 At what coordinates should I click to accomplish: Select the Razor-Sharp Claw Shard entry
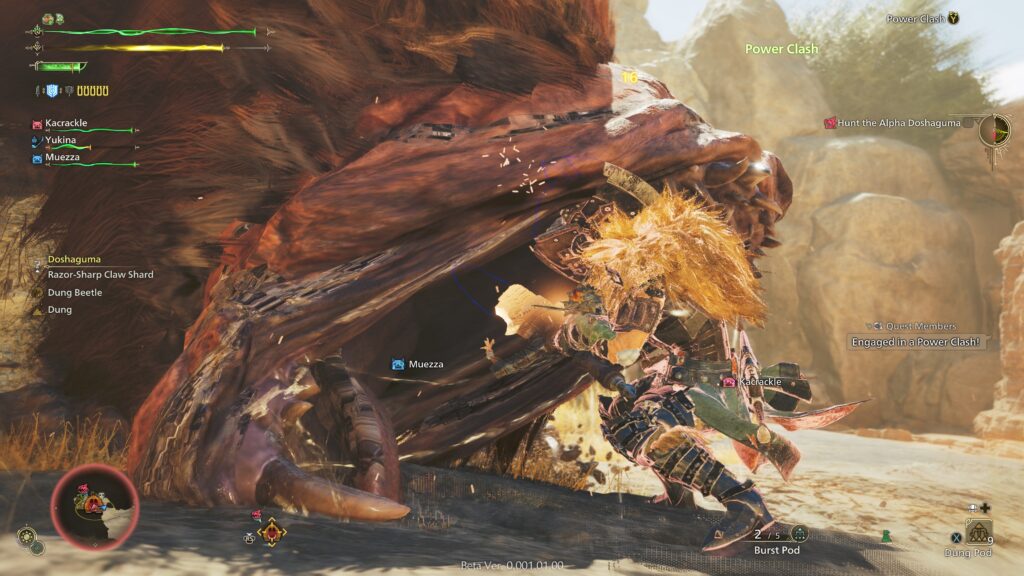100,274
